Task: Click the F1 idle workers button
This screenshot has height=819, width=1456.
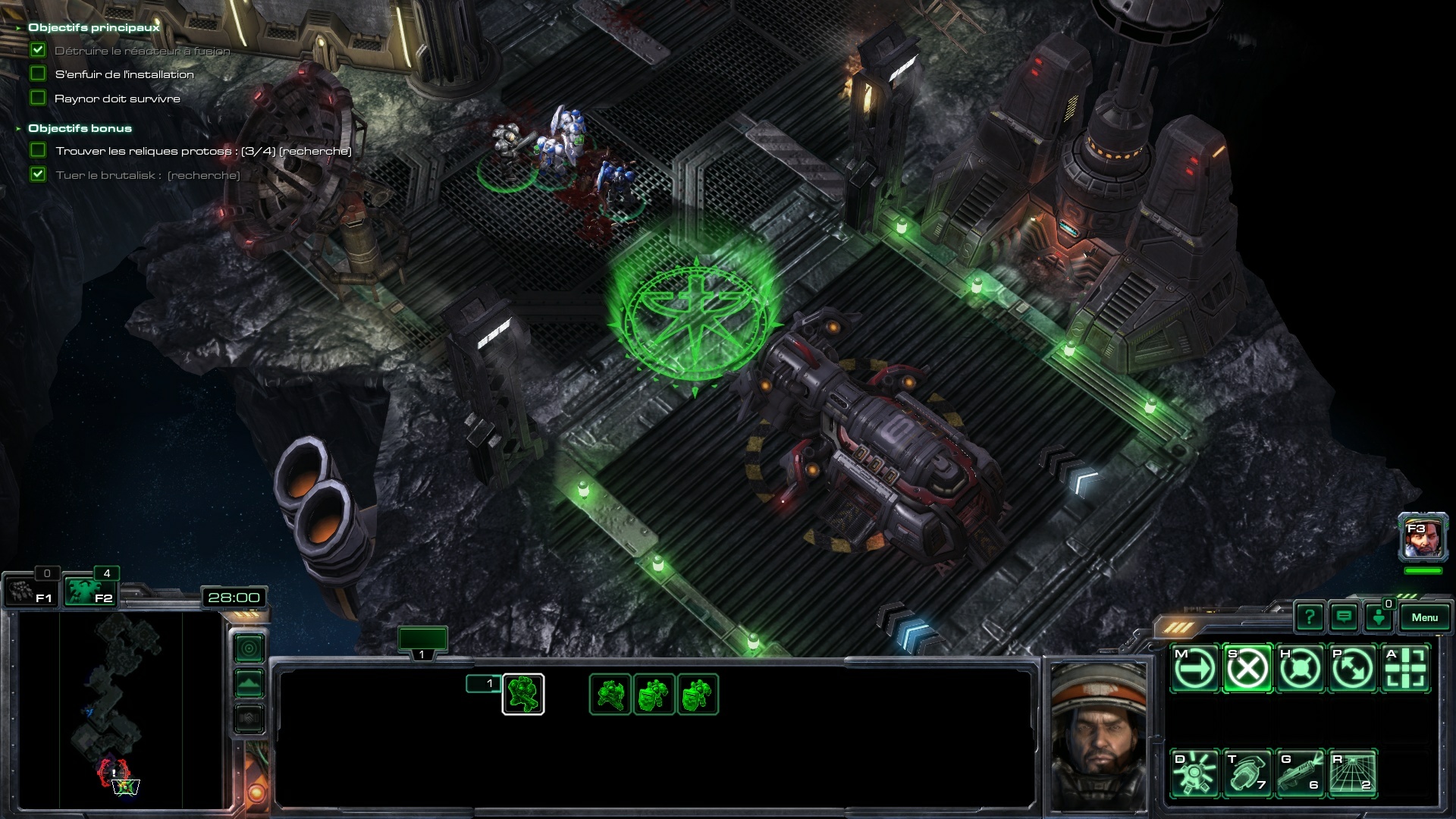Action: click(x=30, y=591)
